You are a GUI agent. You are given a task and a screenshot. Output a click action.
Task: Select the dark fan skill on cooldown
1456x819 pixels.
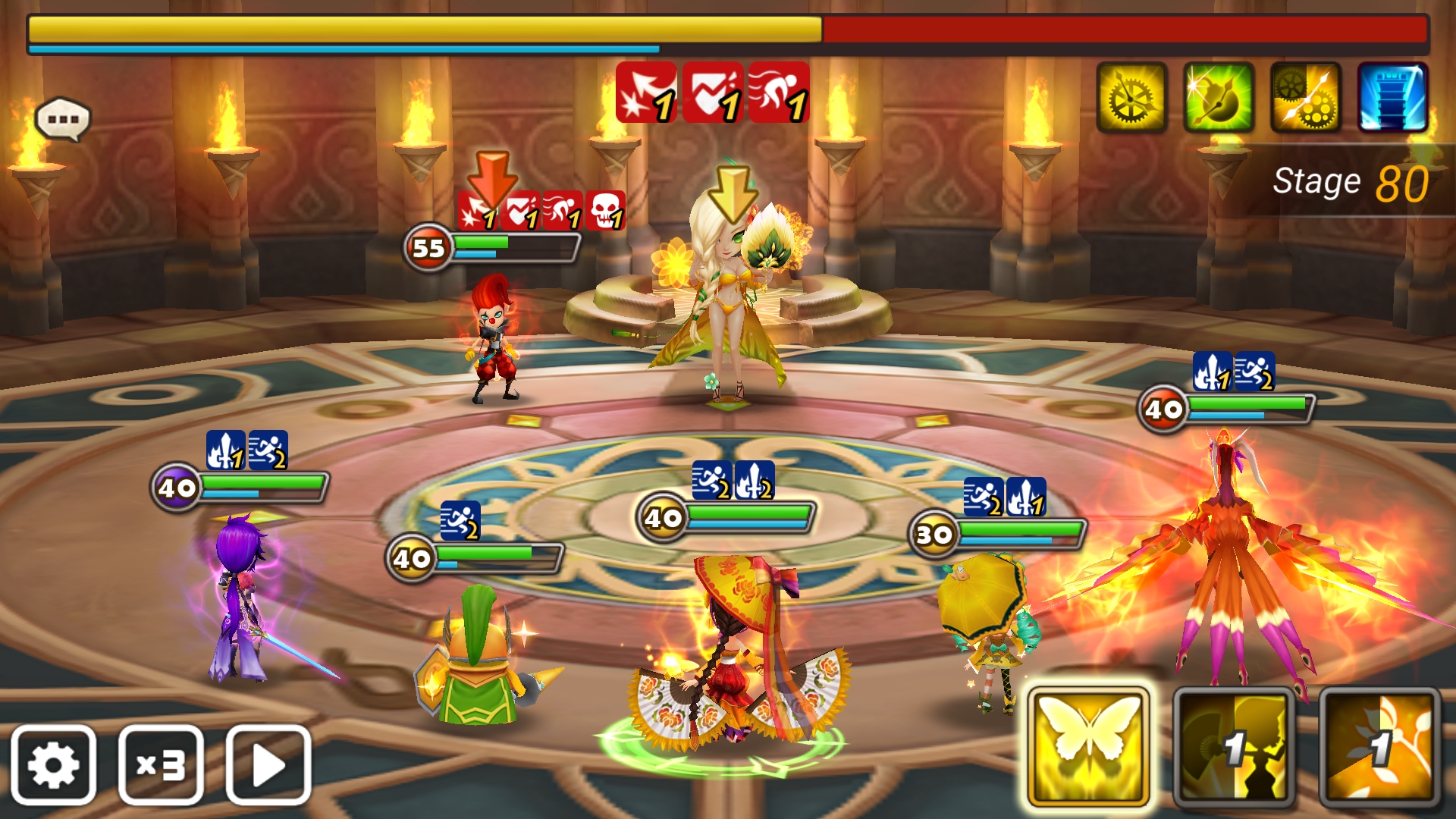(1234, 747)
